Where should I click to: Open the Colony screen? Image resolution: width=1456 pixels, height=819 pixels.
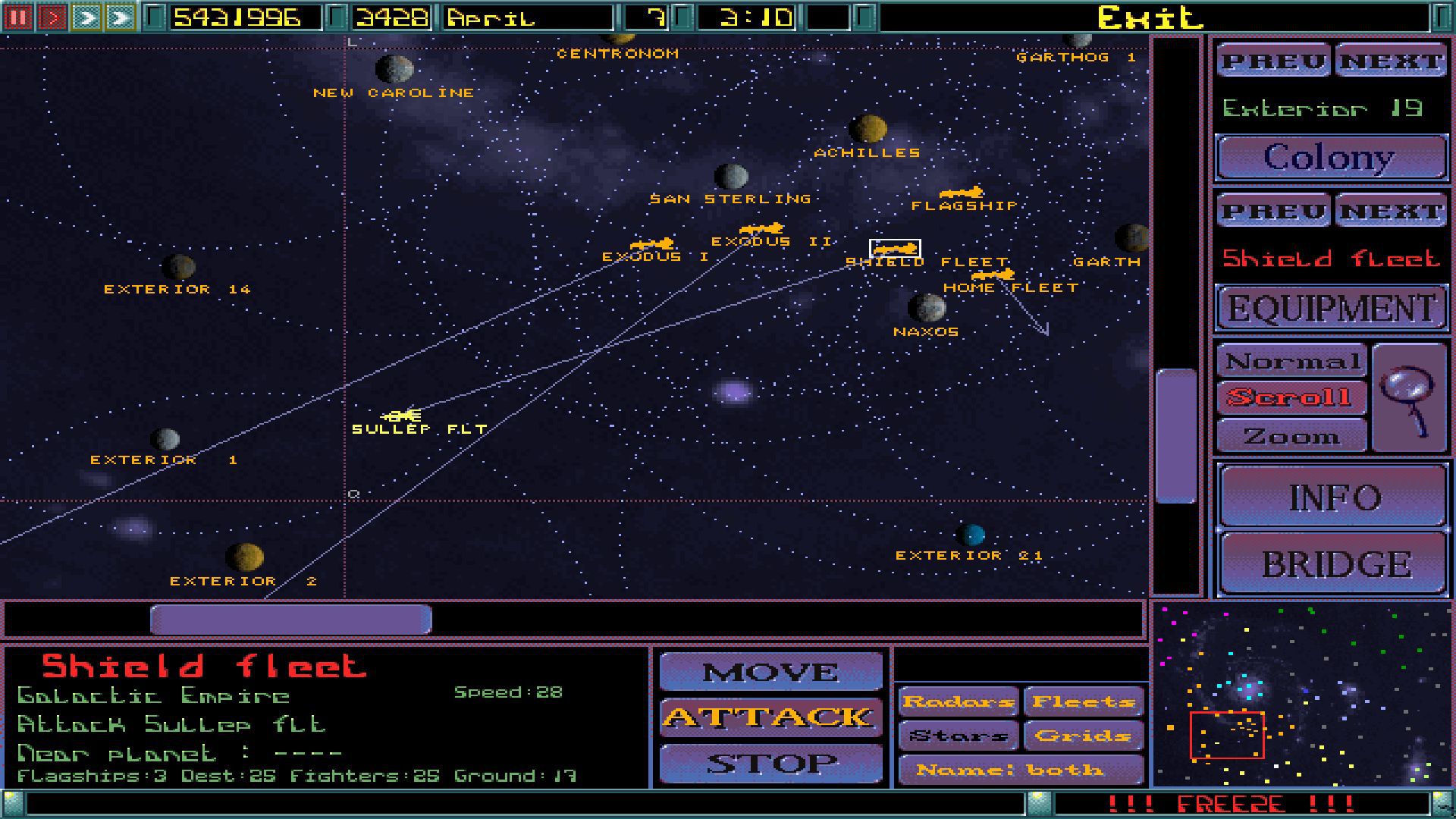(x=1331, y=157)
